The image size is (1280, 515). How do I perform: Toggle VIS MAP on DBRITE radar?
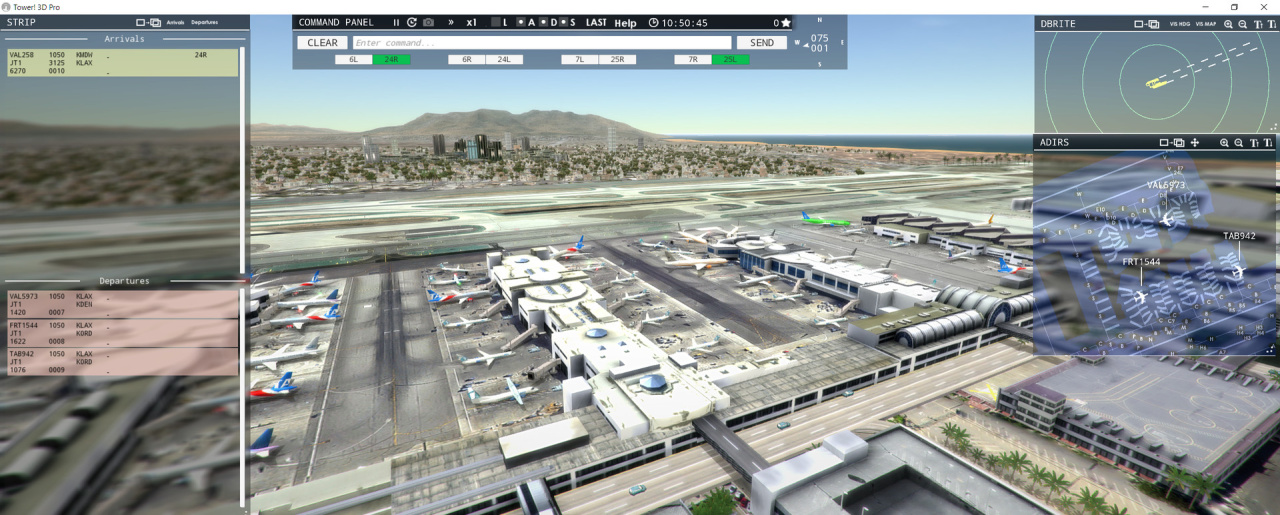(x=1206, y=23)
